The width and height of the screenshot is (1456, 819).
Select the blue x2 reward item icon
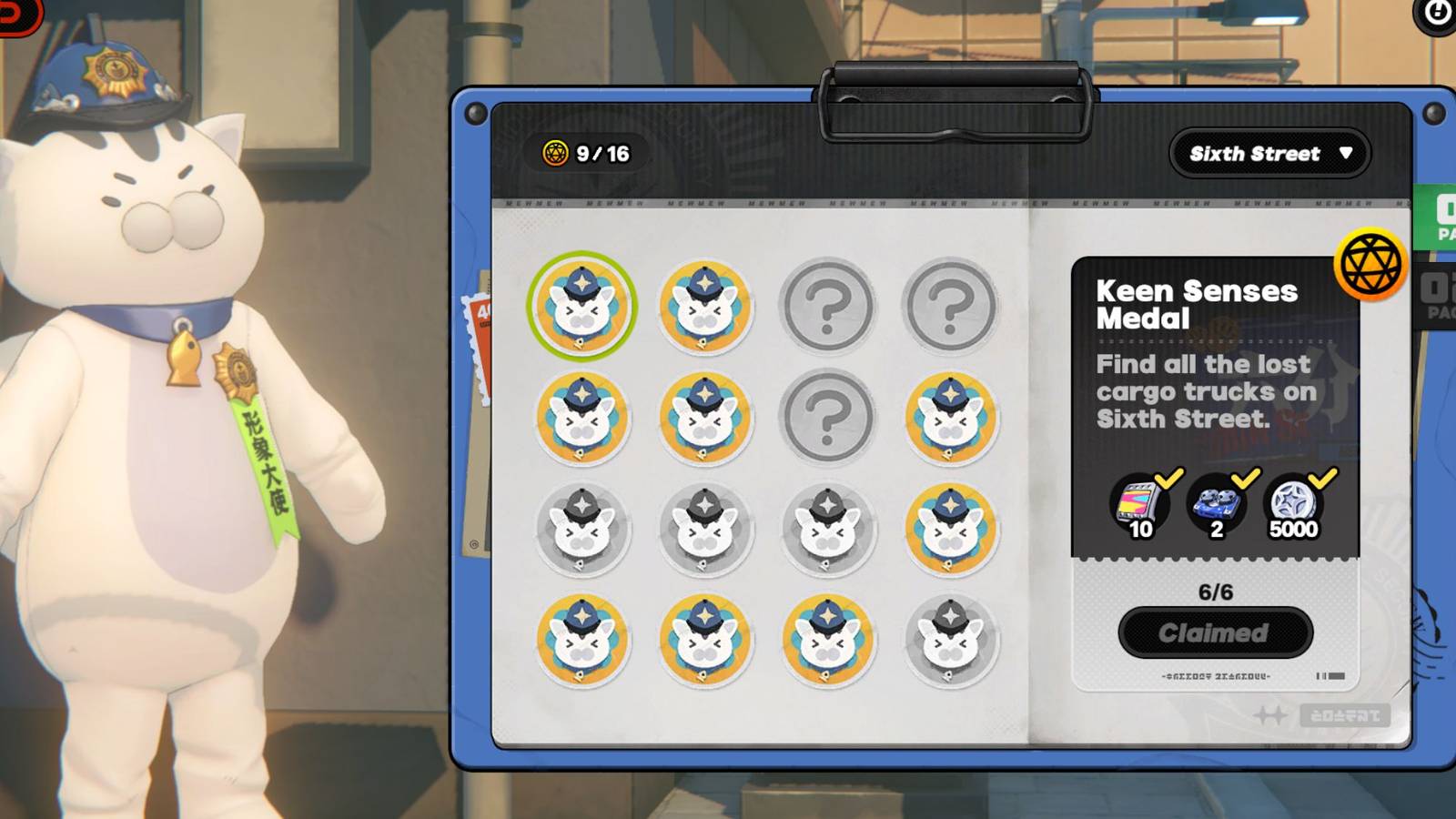(x=1215, y=507)
